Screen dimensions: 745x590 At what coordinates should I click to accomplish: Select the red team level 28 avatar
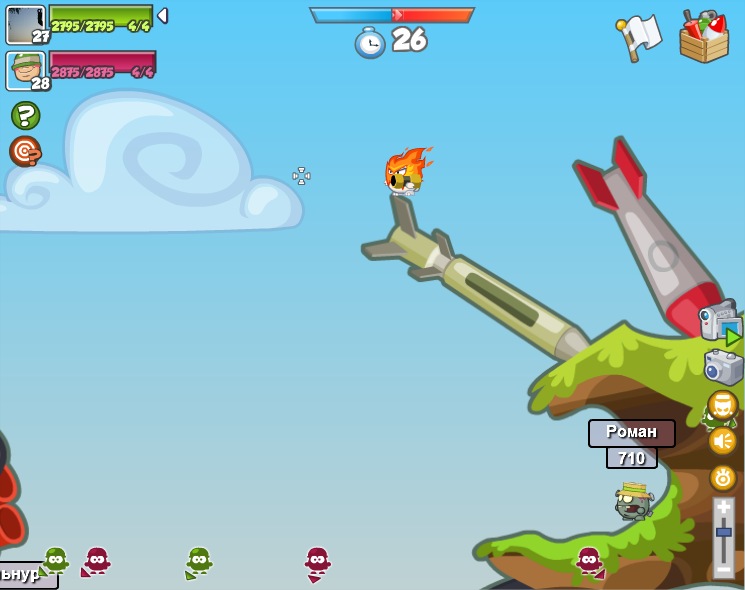[x=25, y=70]
